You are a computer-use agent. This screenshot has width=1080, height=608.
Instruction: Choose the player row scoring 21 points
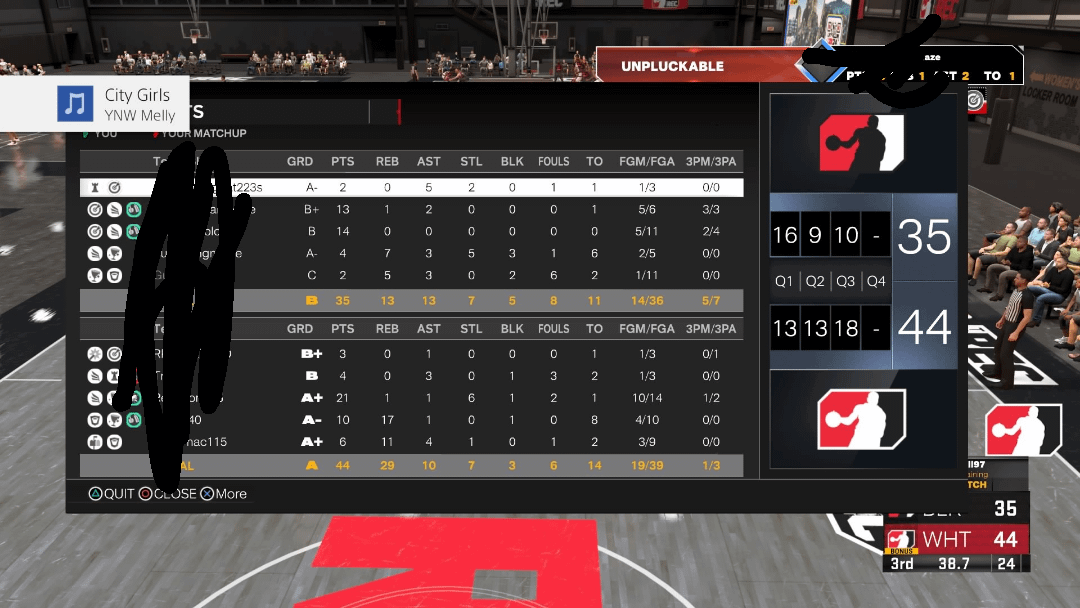pyautogui.click(x=412, y=398)
